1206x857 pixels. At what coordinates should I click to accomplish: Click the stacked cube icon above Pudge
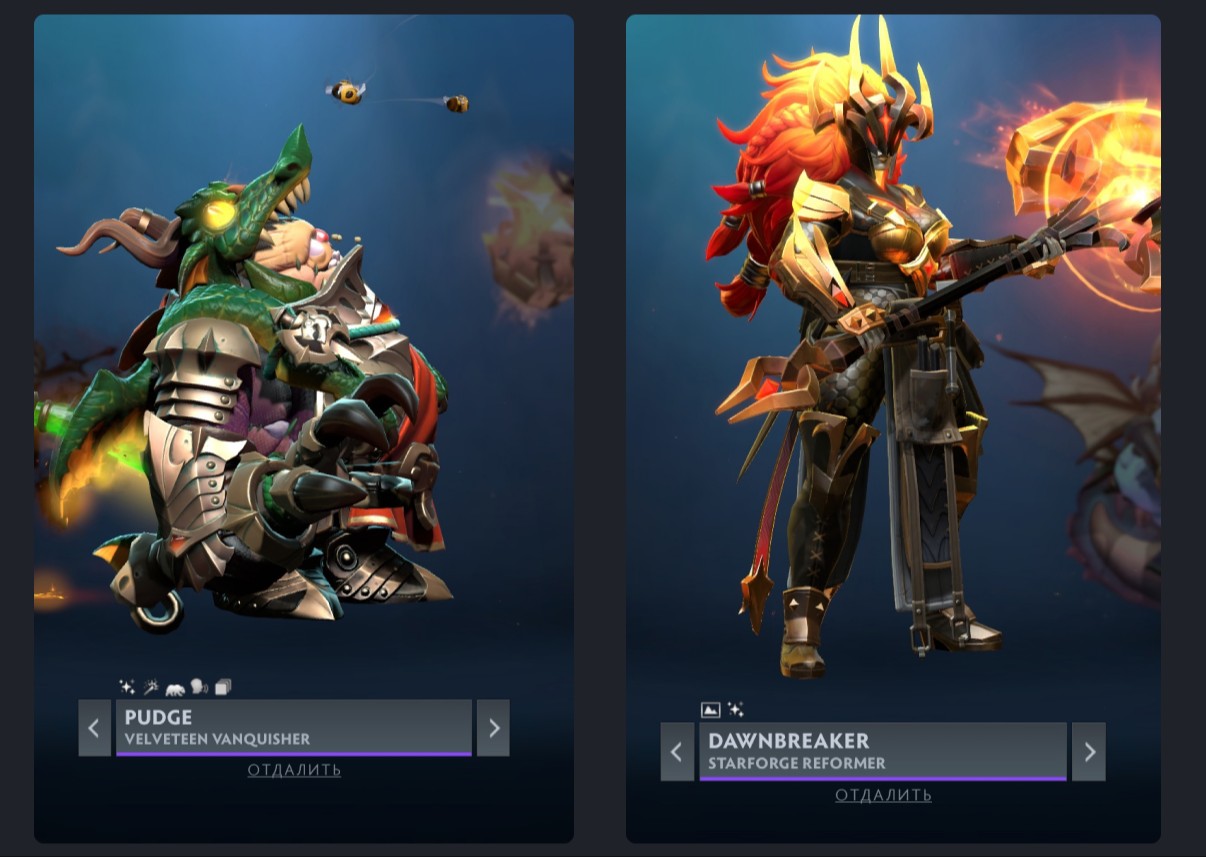point(222,687)
